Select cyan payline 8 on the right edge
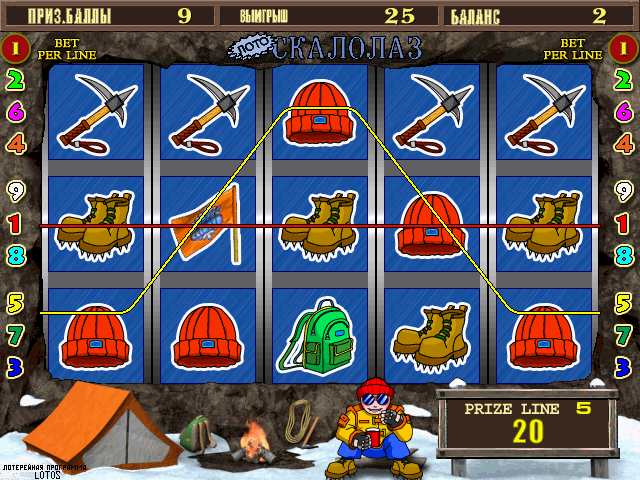Screen dimensions: 640x480 [x=624, y=255]
